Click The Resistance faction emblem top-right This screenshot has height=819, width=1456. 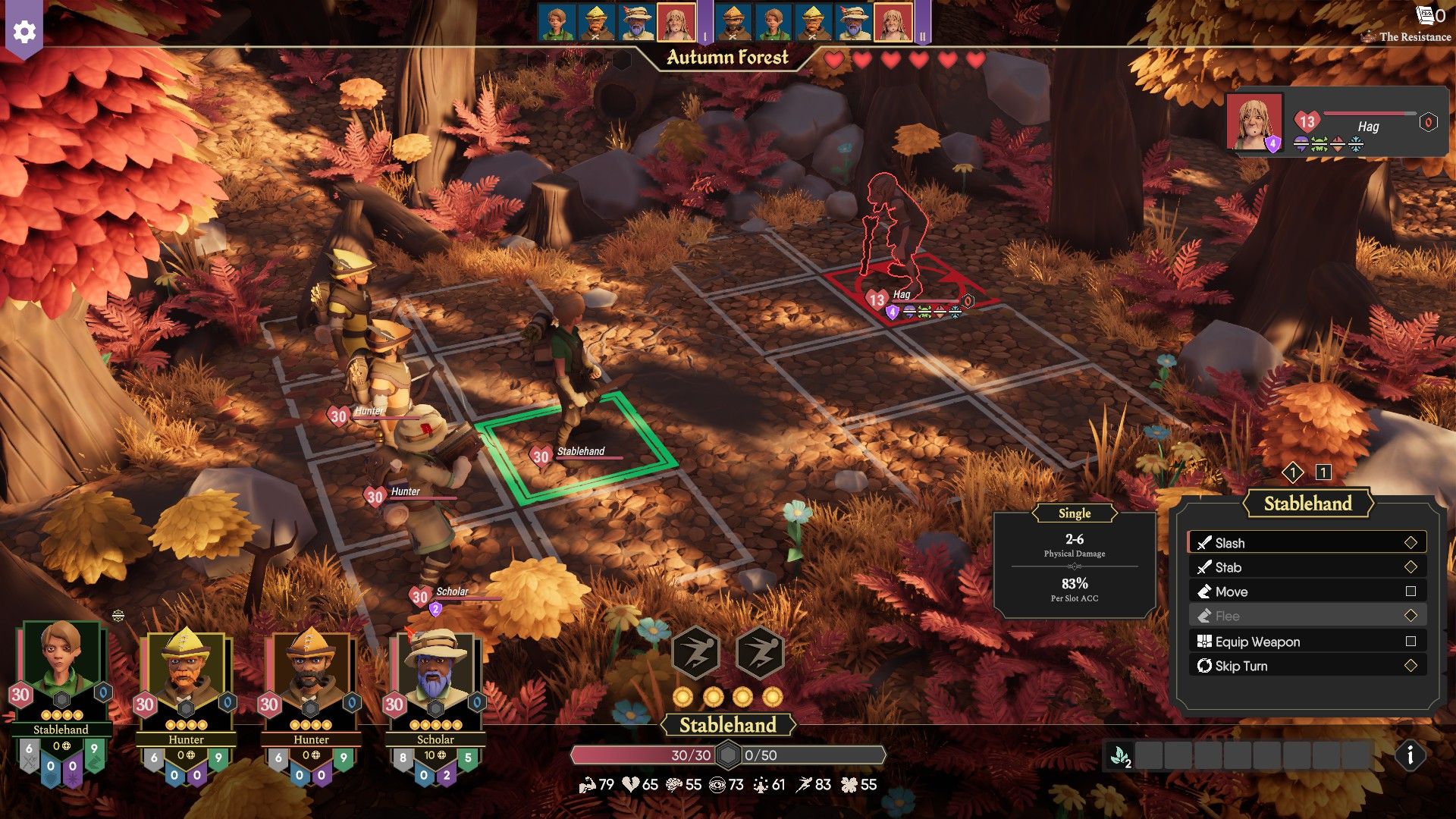click(x=1368, y=36)
